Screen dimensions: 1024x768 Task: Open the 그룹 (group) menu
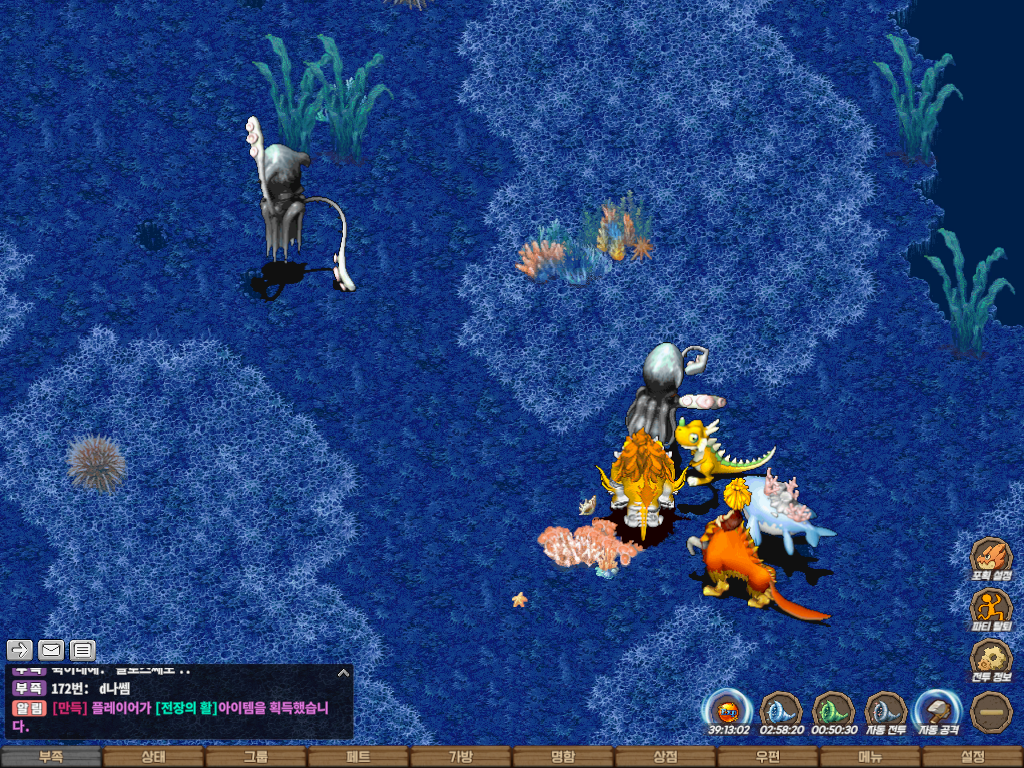255,757
